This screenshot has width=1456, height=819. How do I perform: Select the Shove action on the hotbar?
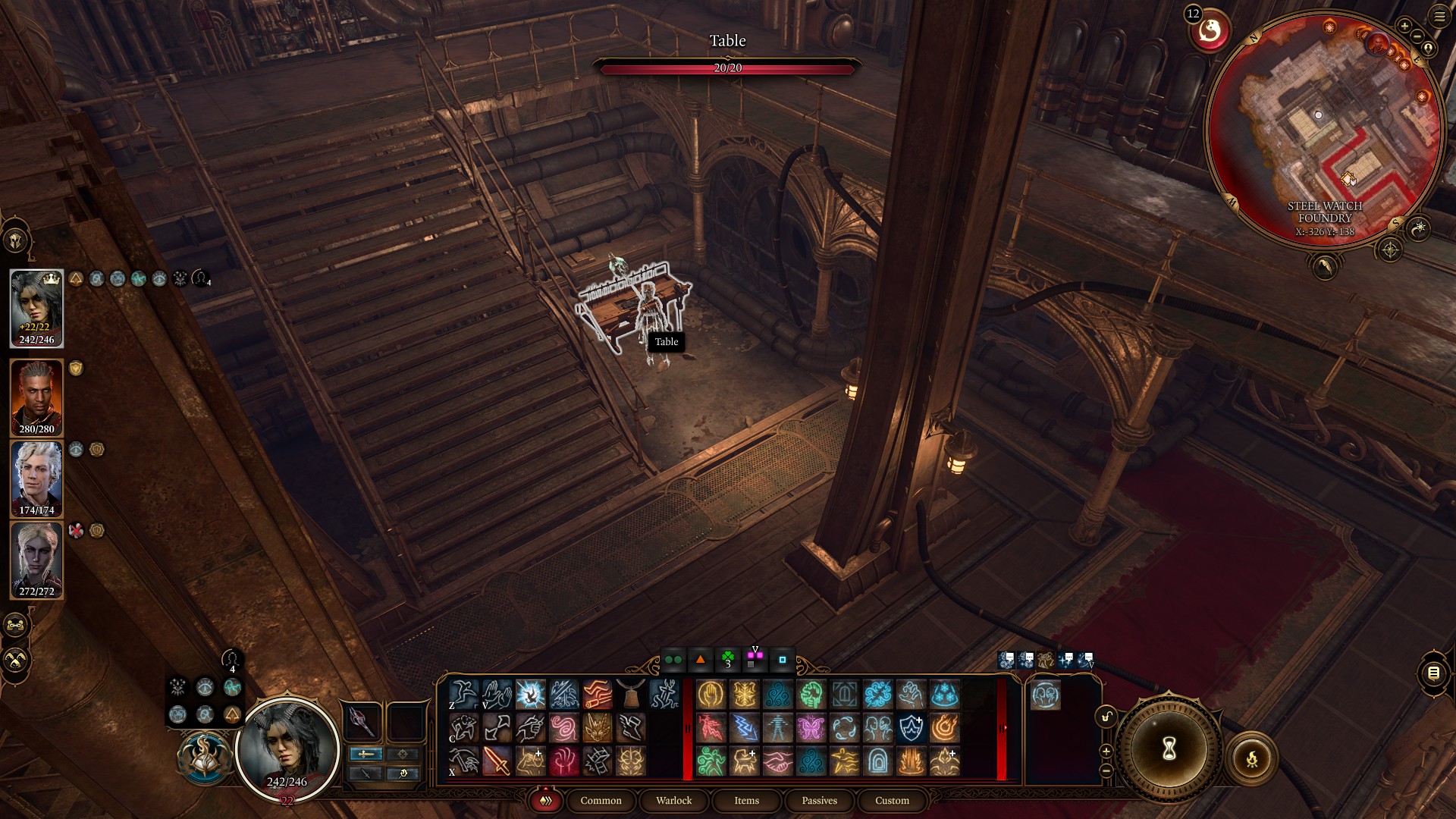(x=496, y=694)
